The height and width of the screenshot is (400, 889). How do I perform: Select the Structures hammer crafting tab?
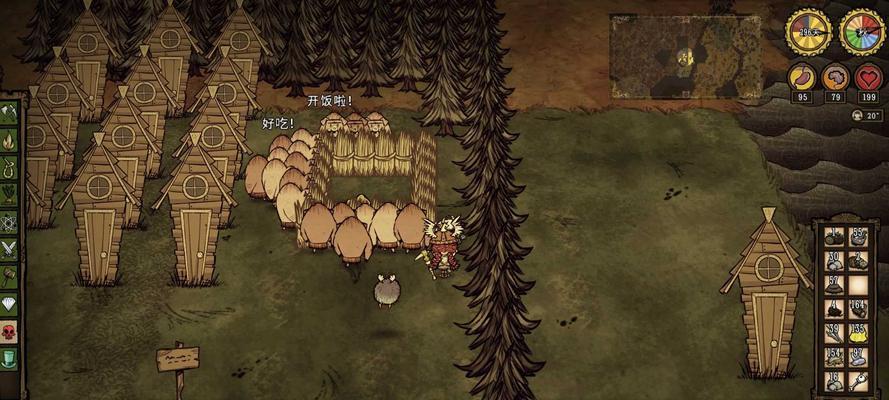pyautogui.click(x=10, y=276)
